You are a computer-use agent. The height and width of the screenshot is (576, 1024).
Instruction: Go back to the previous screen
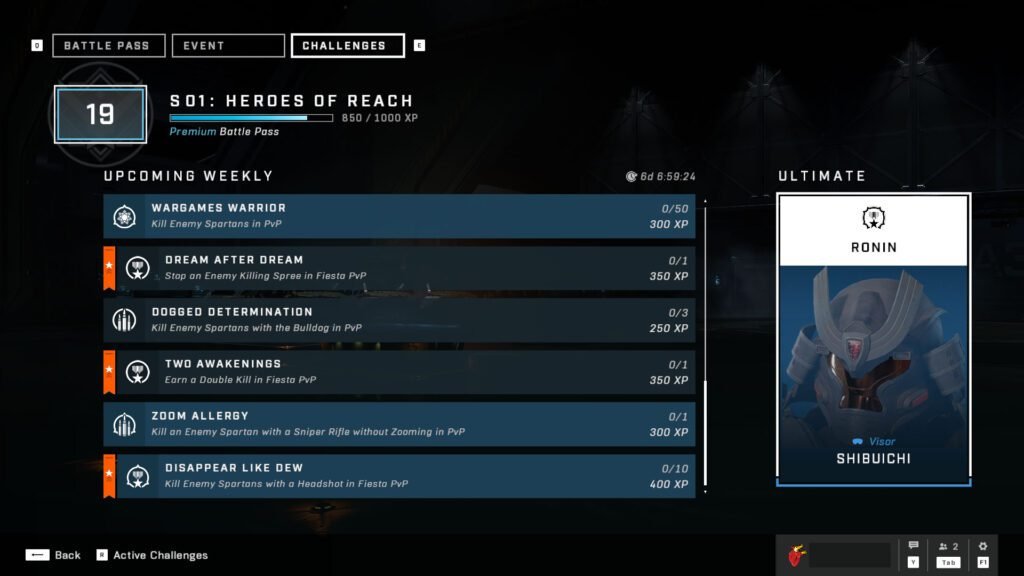point(53,555)
